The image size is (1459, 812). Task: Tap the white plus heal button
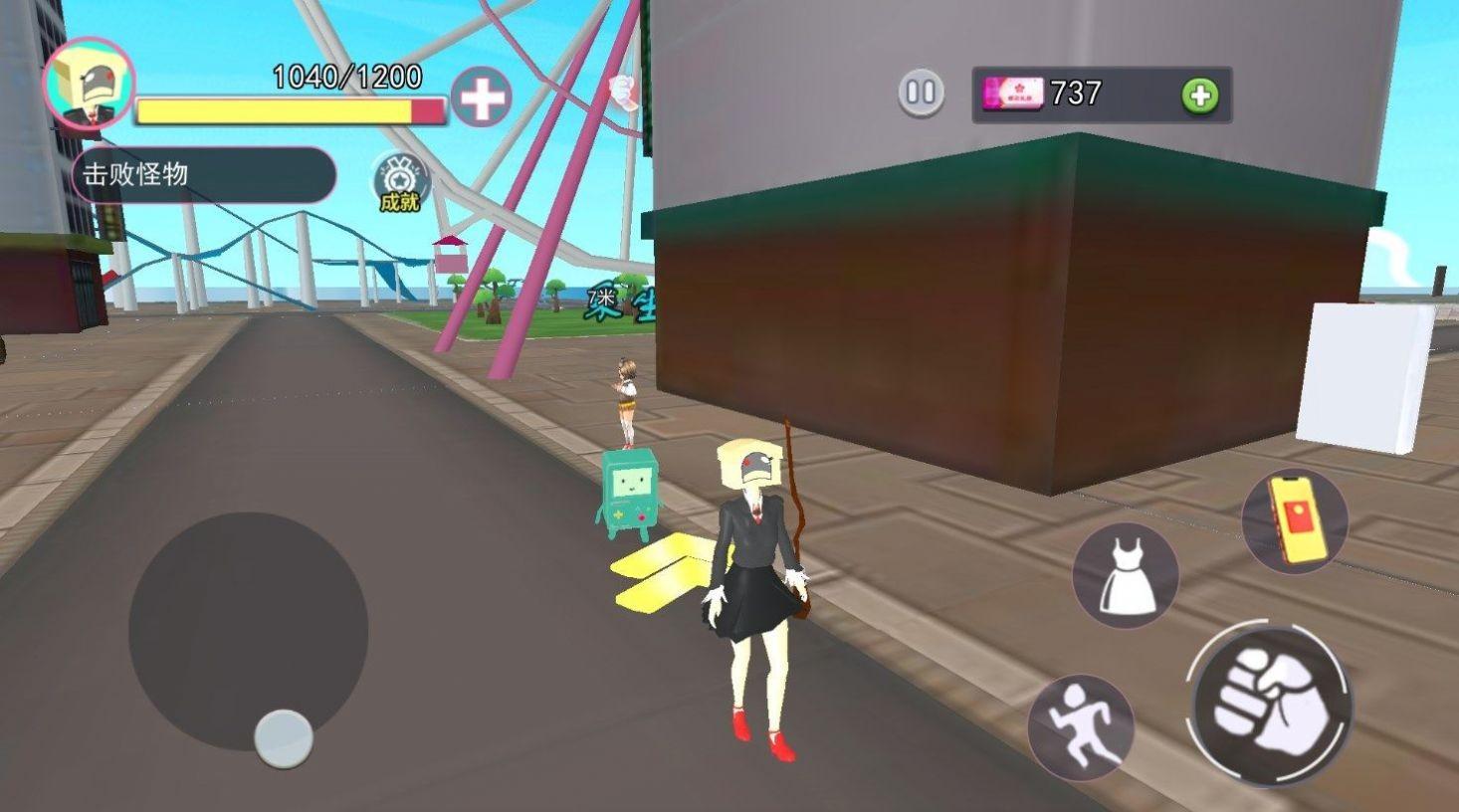coord(482,98)
